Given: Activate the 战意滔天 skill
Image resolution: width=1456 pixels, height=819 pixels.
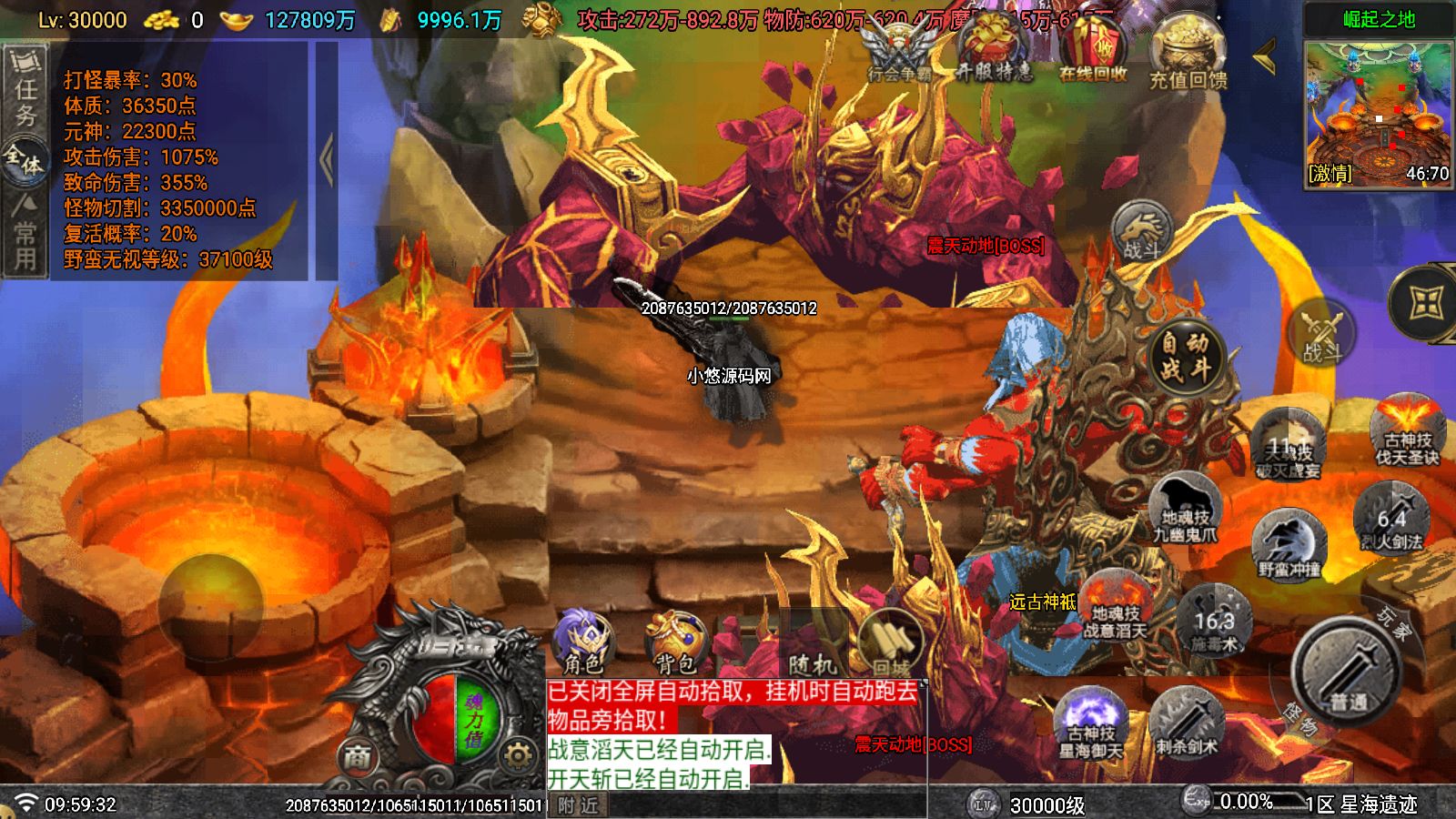Looking at the screenshot, I should tap(1116, 606).
